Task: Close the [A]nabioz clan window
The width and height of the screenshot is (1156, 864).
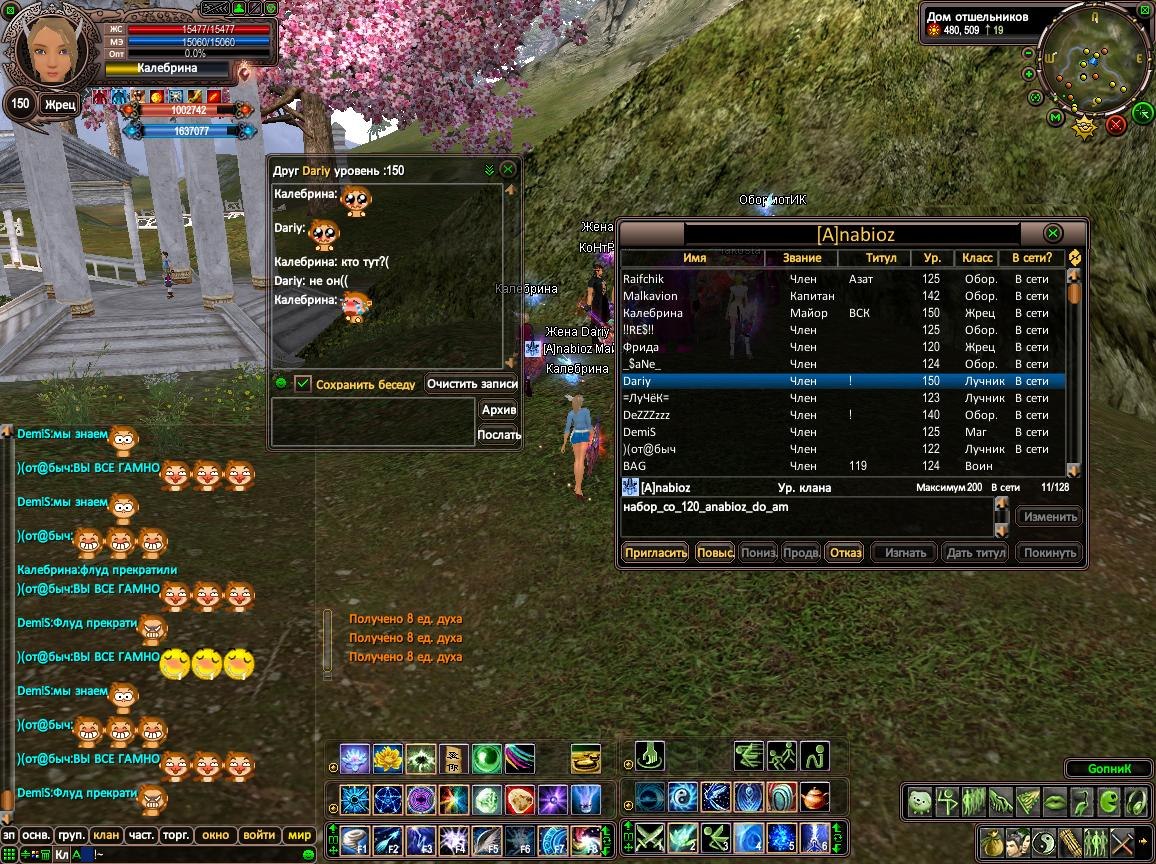Action: (1052, 233)
